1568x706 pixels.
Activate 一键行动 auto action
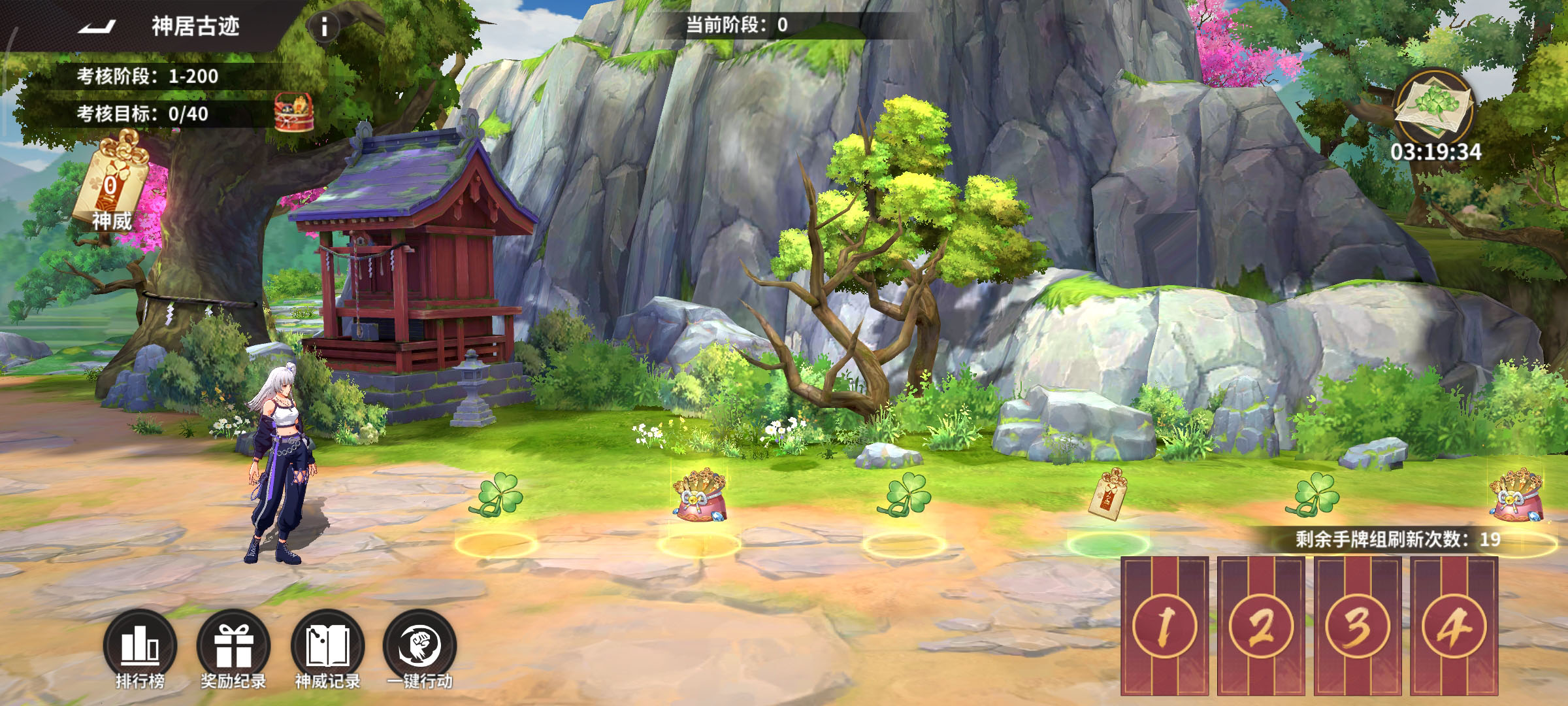(x=419, y=647)
